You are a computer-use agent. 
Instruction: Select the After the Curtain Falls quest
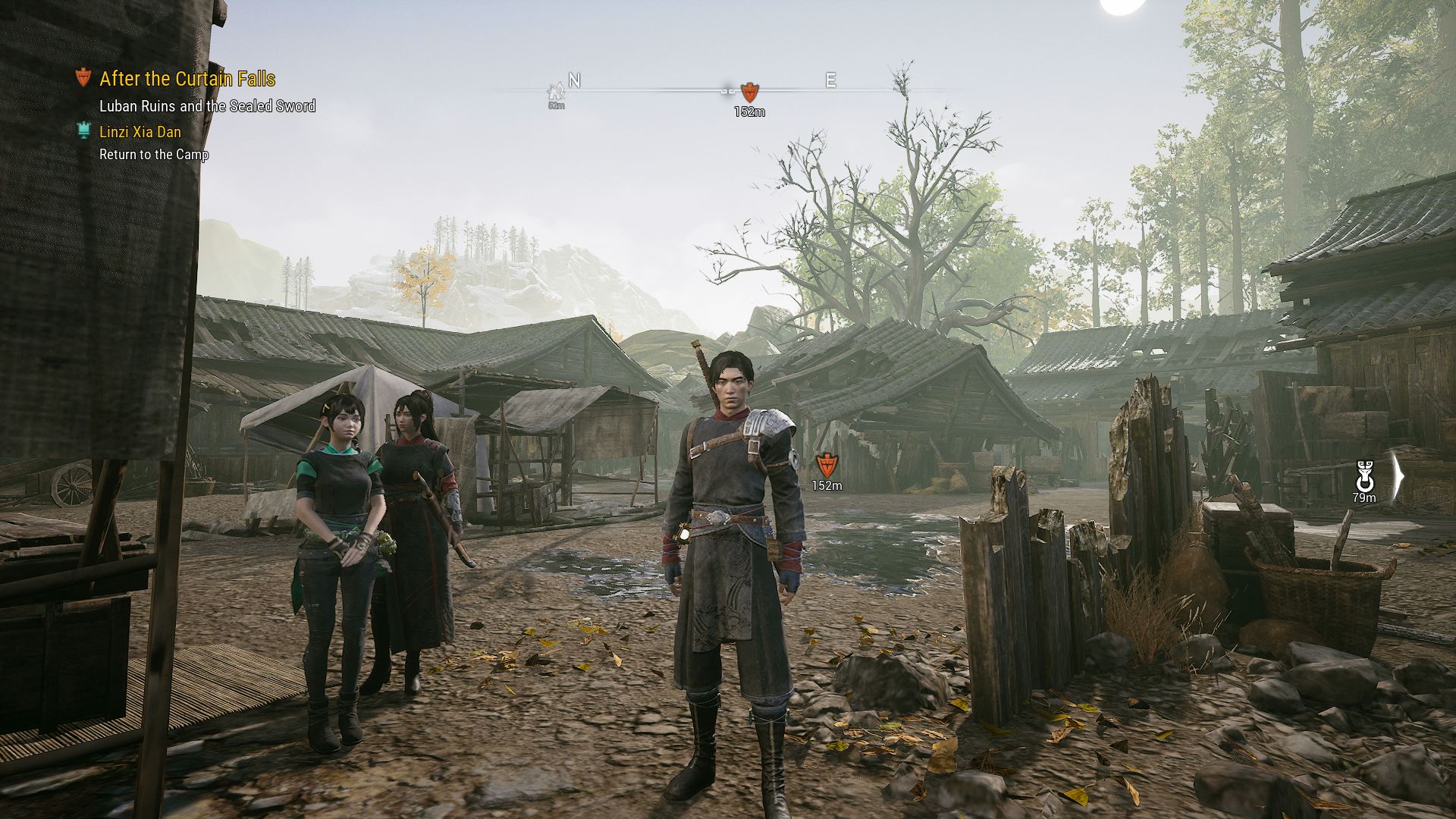[187, 79]
